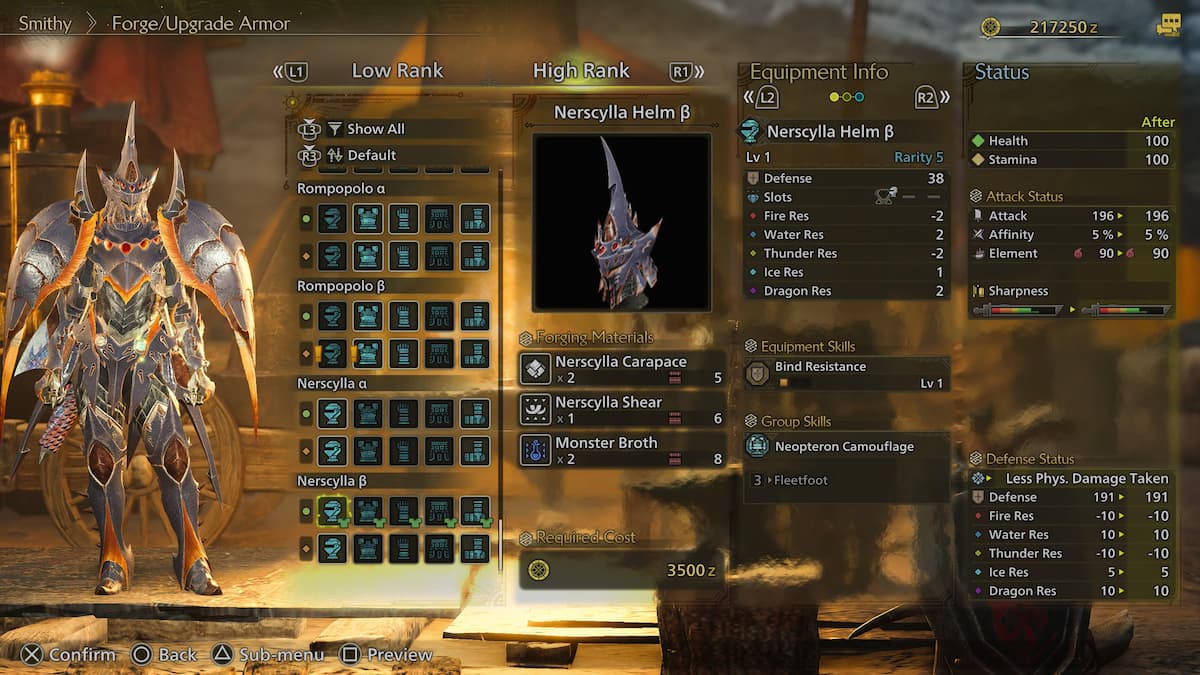The height and width of the screenshot is (675, 1200).
Task: Inspect the Bind Resistance equipment skill
Action: tap(846, 374)
